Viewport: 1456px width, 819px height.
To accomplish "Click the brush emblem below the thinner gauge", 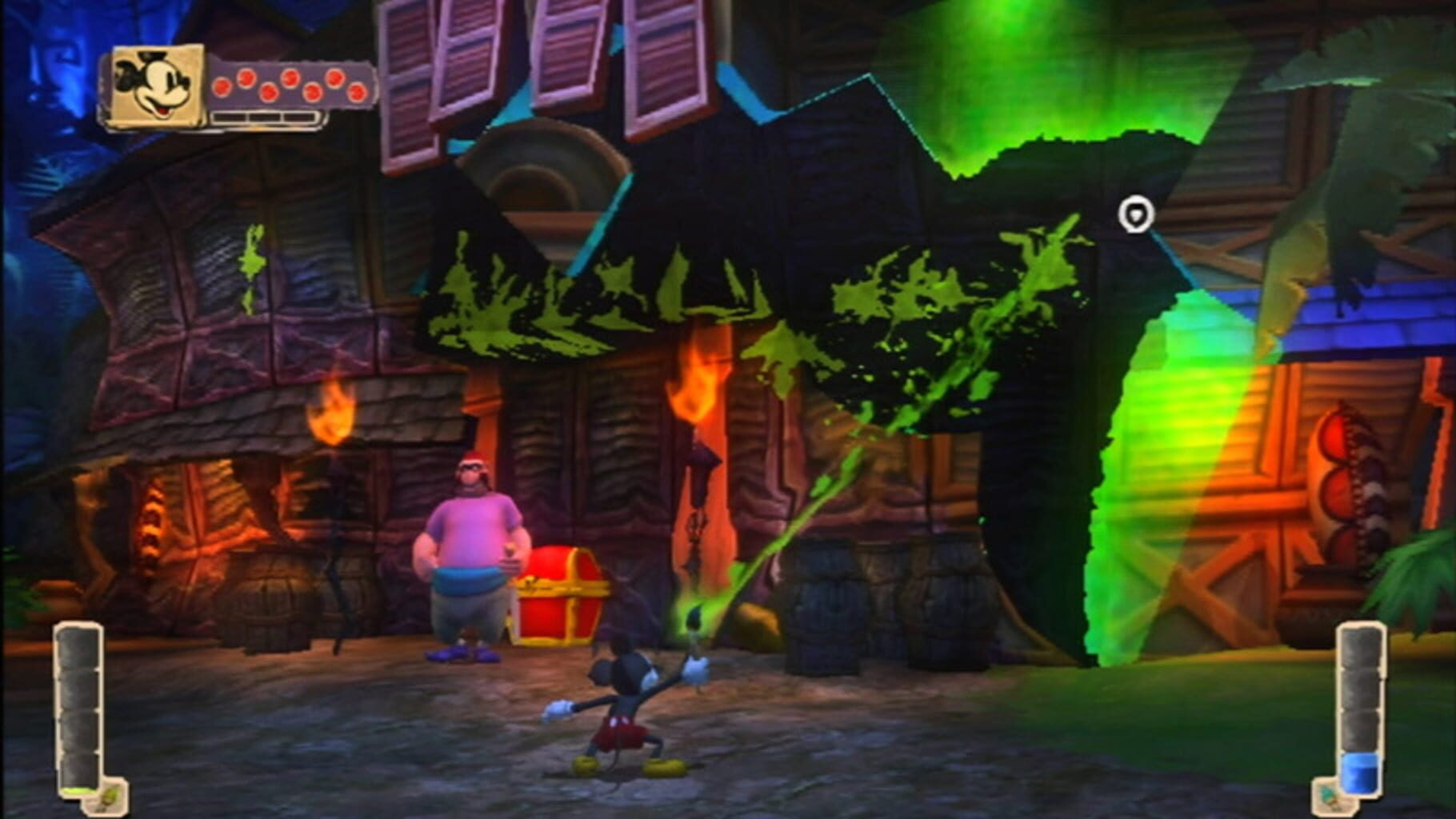I will coord(1330,797).
